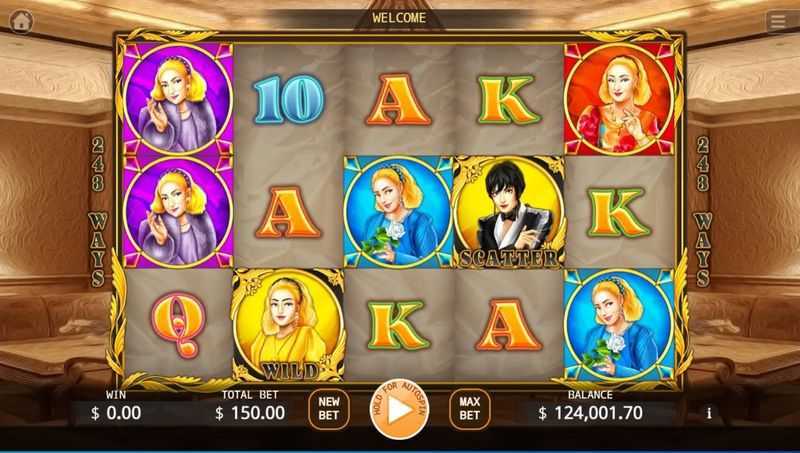
Task: Set the wager with MAX BET
Action: point(469,409)
